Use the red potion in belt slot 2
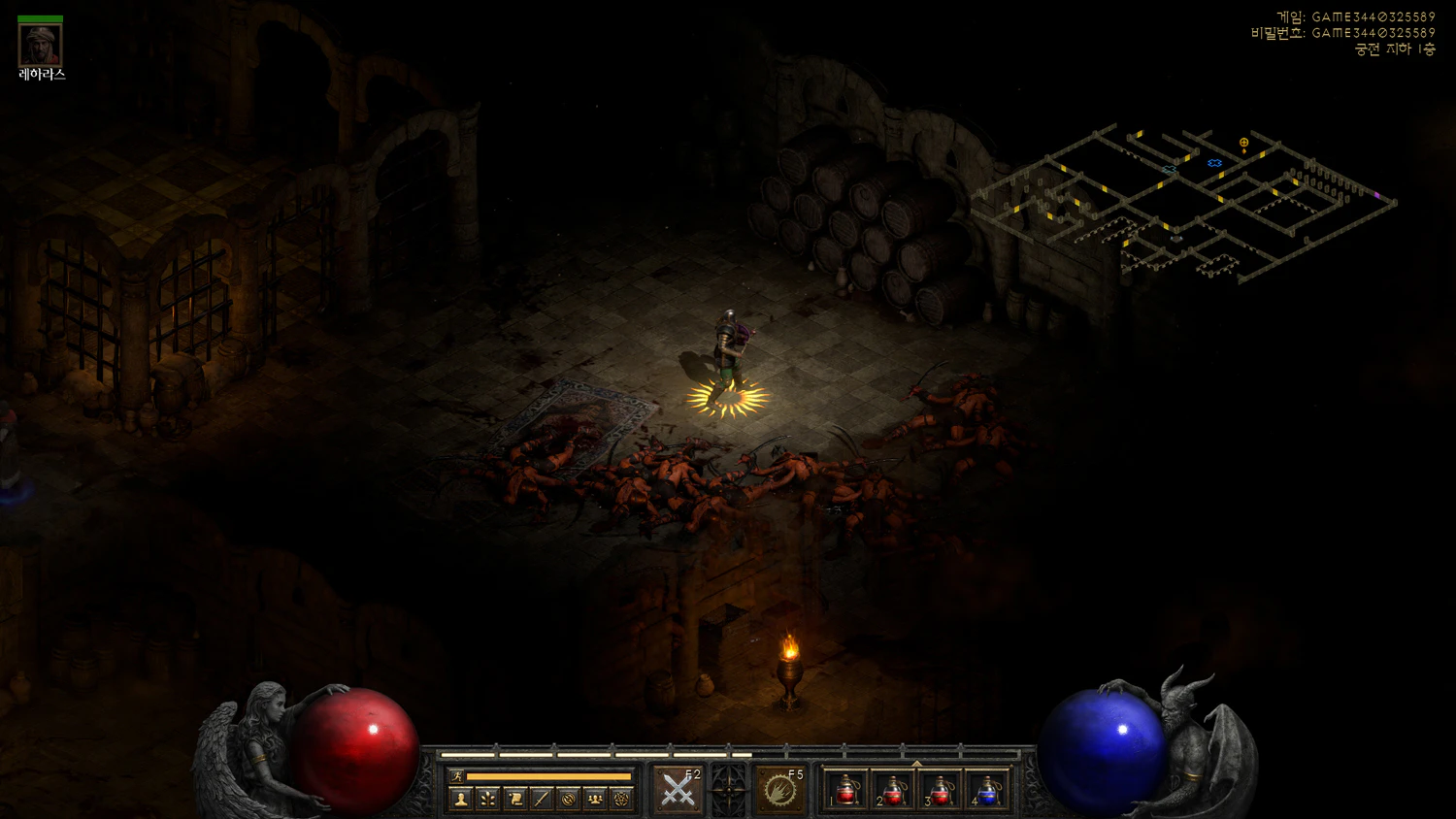The image size is (1456, 819). 893,791
